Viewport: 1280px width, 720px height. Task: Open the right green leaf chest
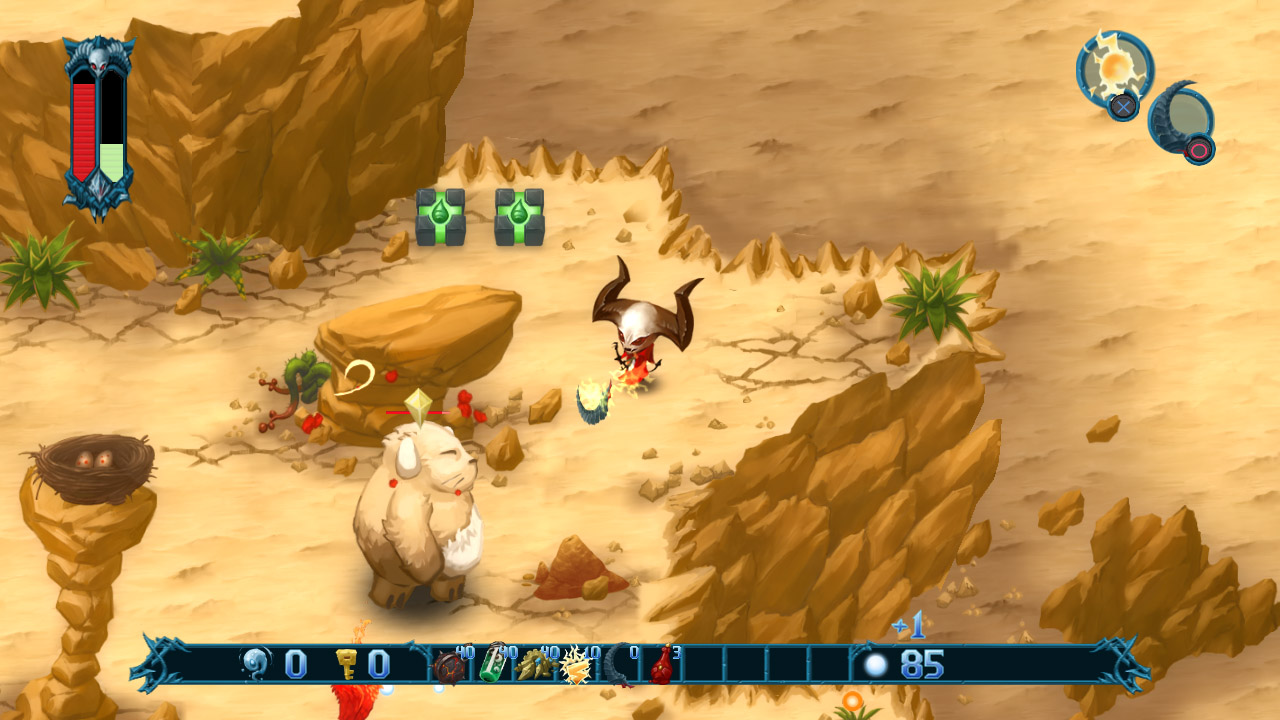coord(520,218)
